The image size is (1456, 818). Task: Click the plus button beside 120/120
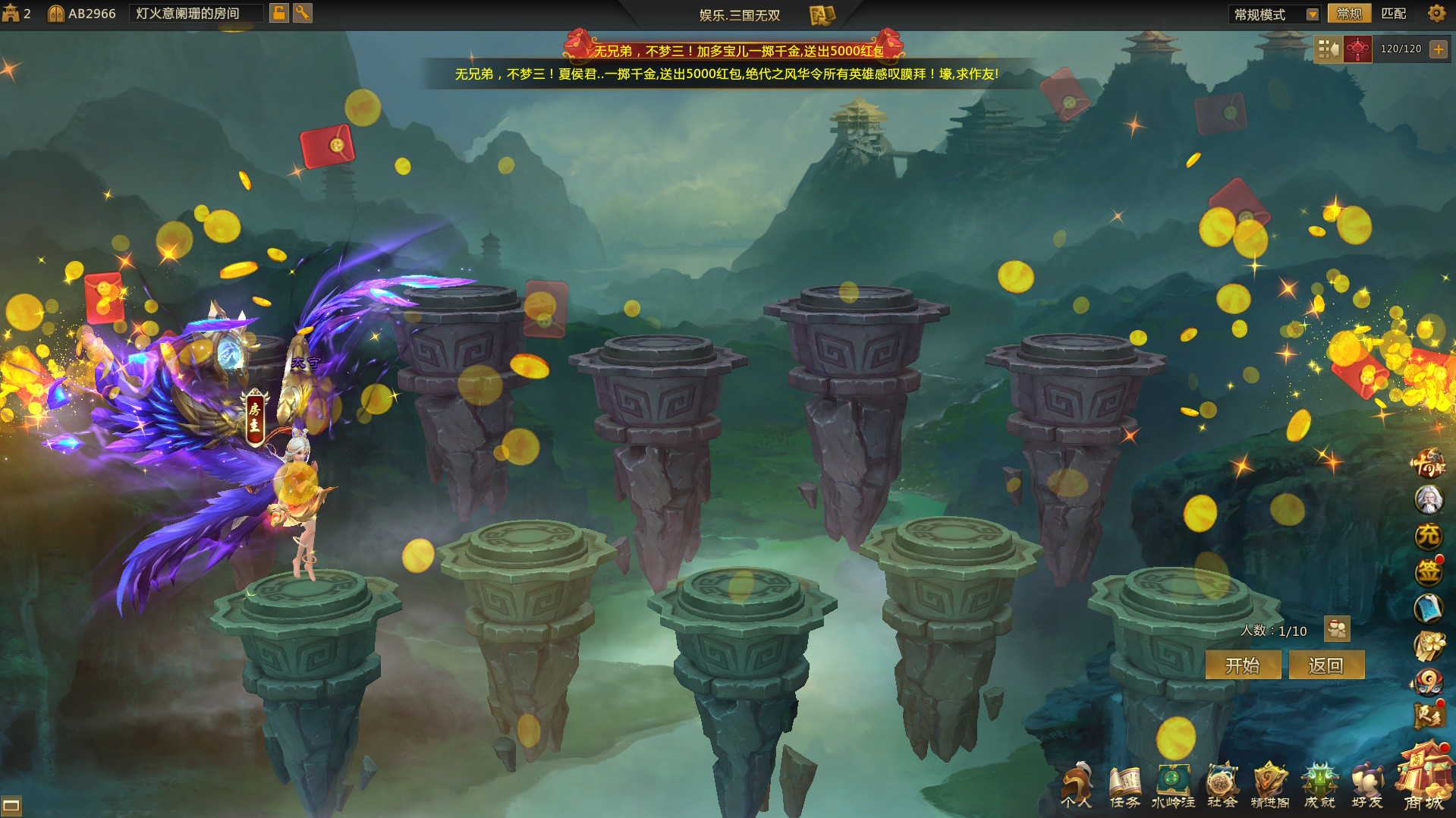tap(1438, 49)
